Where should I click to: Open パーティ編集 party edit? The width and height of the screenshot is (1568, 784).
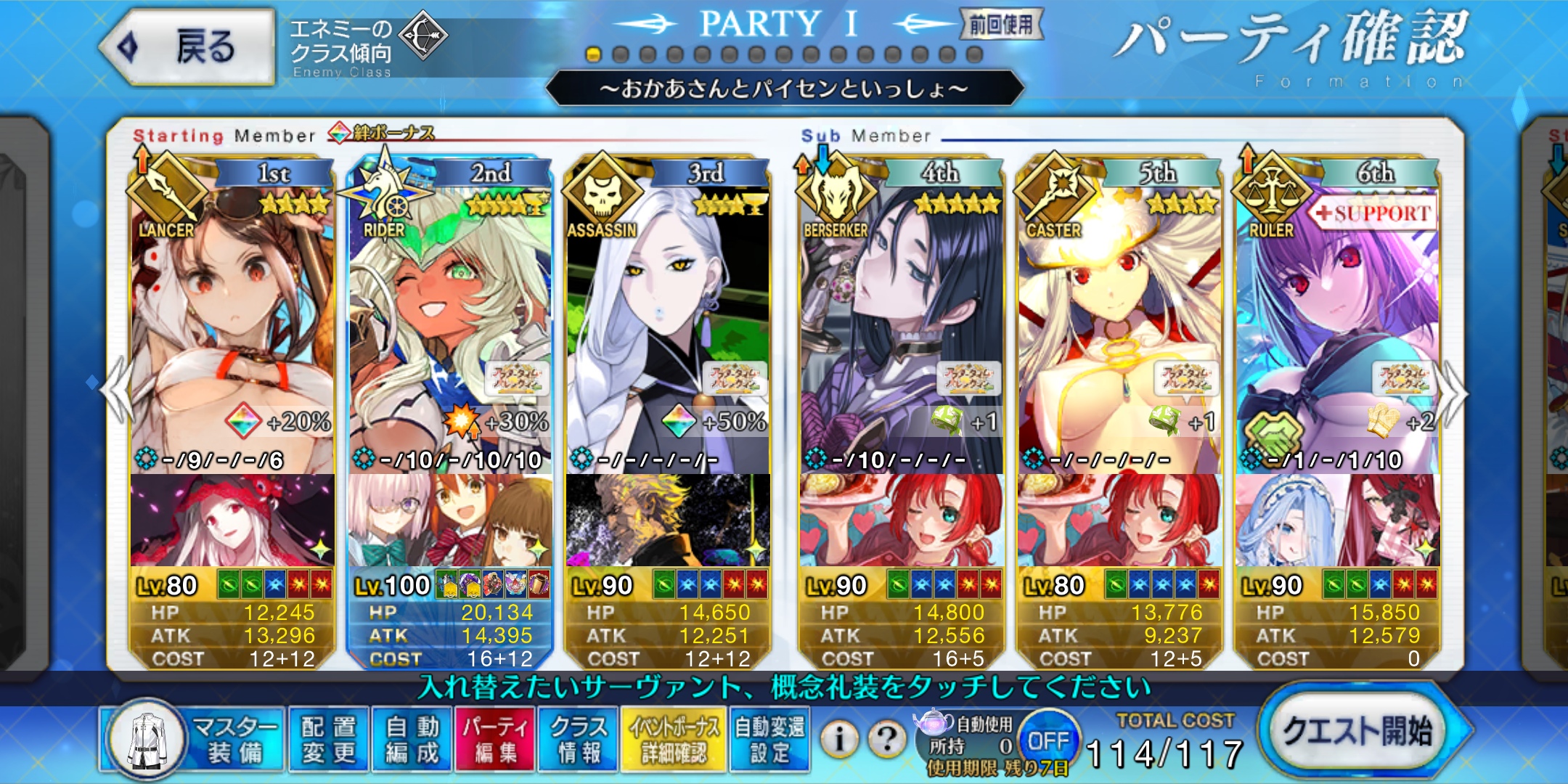(x=496, y=739)
